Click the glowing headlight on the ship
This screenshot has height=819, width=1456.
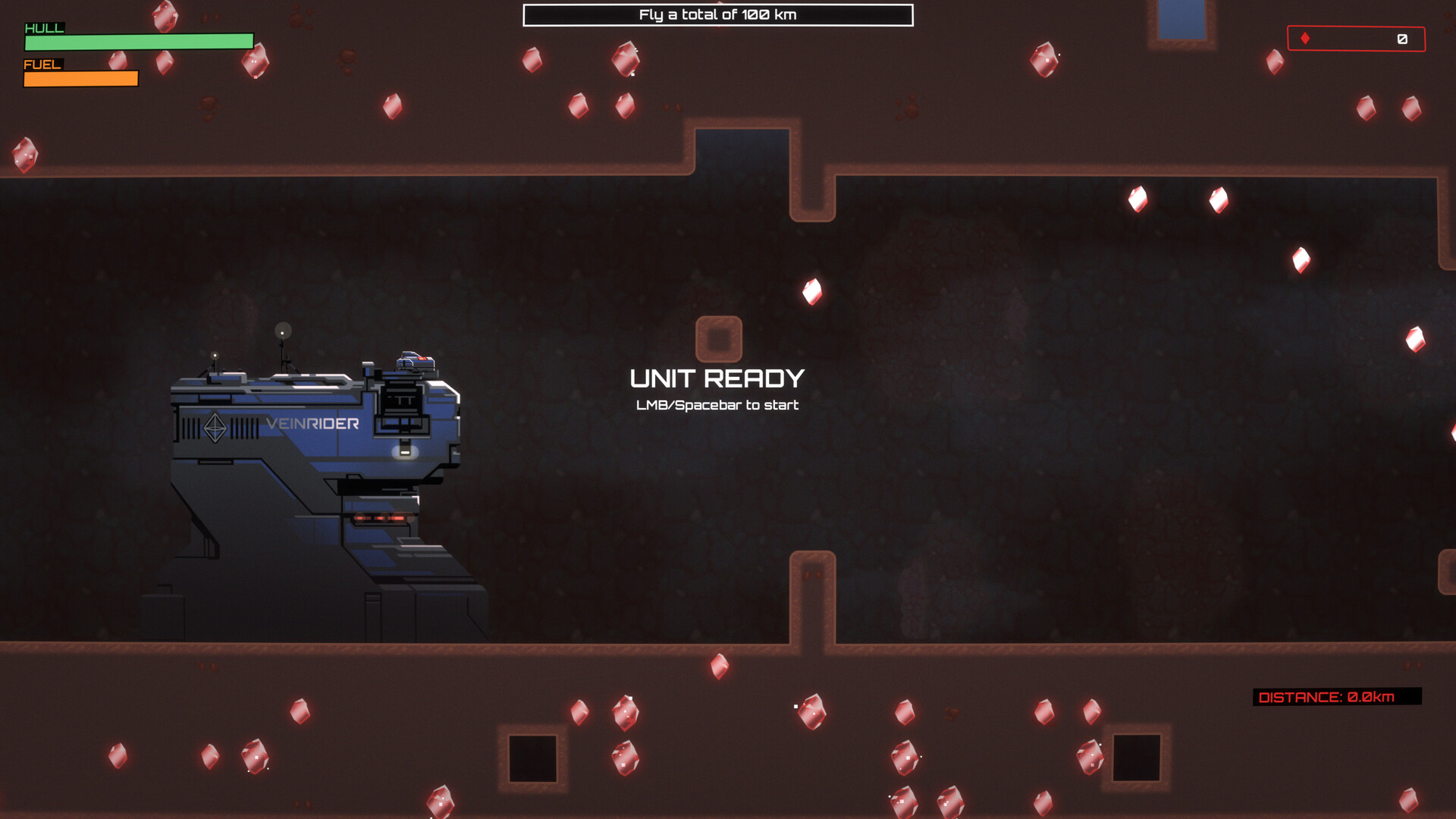click(404, 453)
